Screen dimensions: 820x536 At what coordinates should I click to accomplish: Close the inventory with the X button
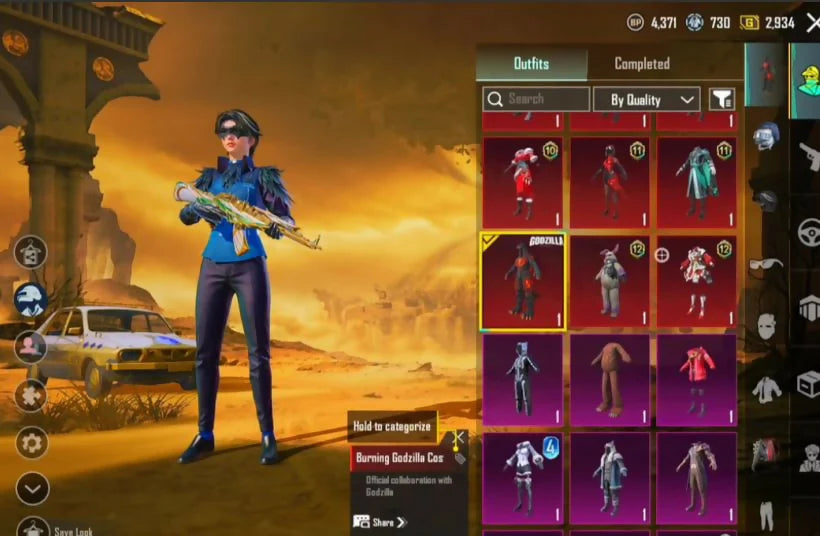[812, 21]
